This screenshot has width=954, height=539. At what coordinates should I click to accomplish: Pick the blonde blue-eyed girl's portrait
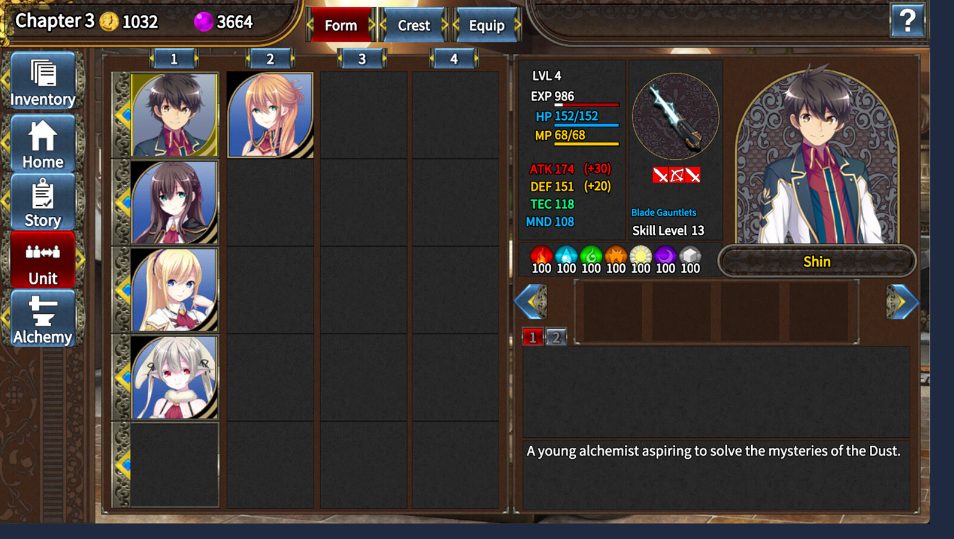(174, 290)
